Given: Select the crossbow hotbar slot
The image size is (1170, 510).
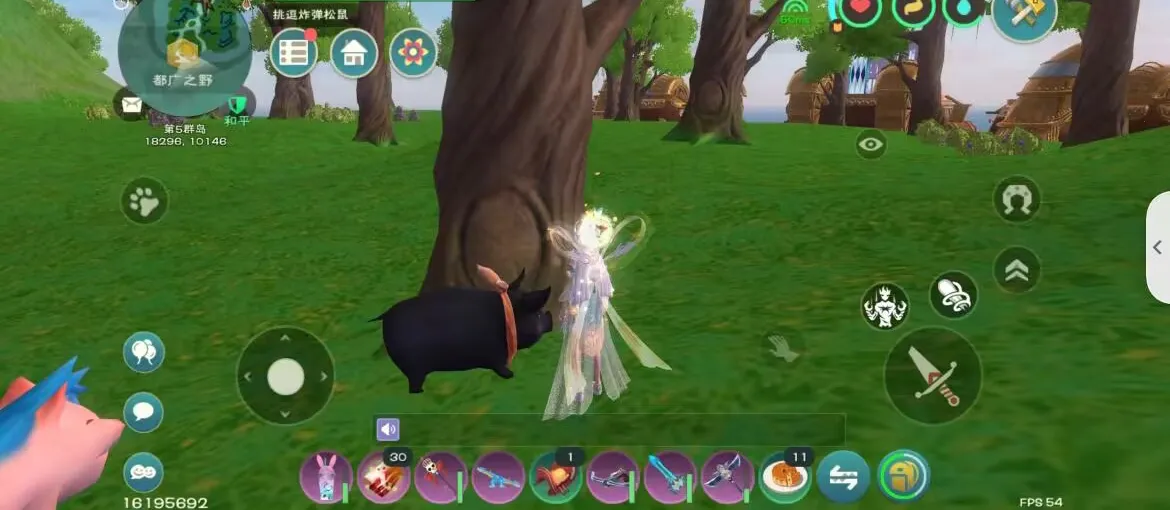Looking at the screenshot, I should pyautogui.click(x=613, y=477).
